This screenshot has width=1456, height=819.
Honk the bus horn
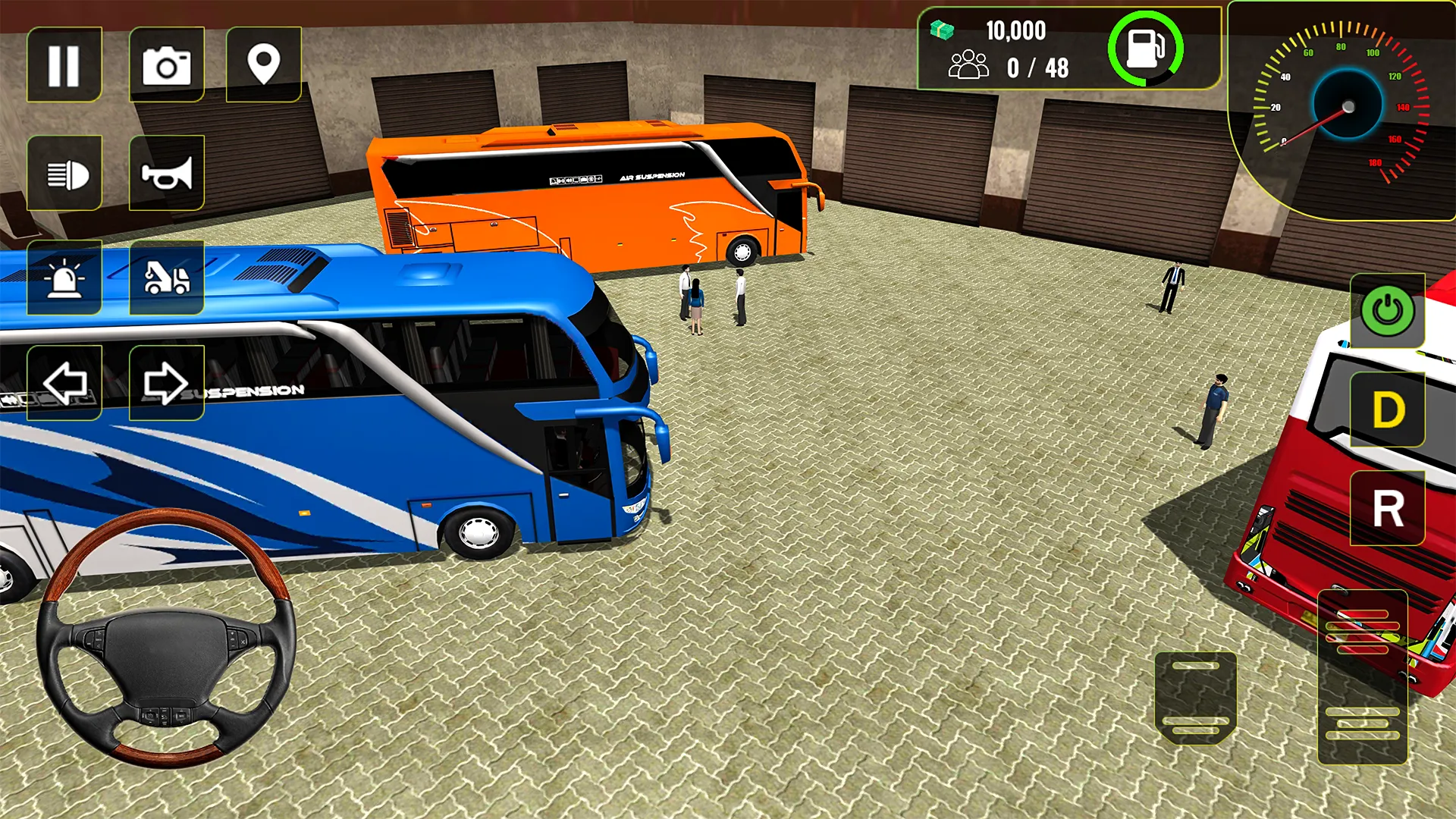[x=168, y=172]
